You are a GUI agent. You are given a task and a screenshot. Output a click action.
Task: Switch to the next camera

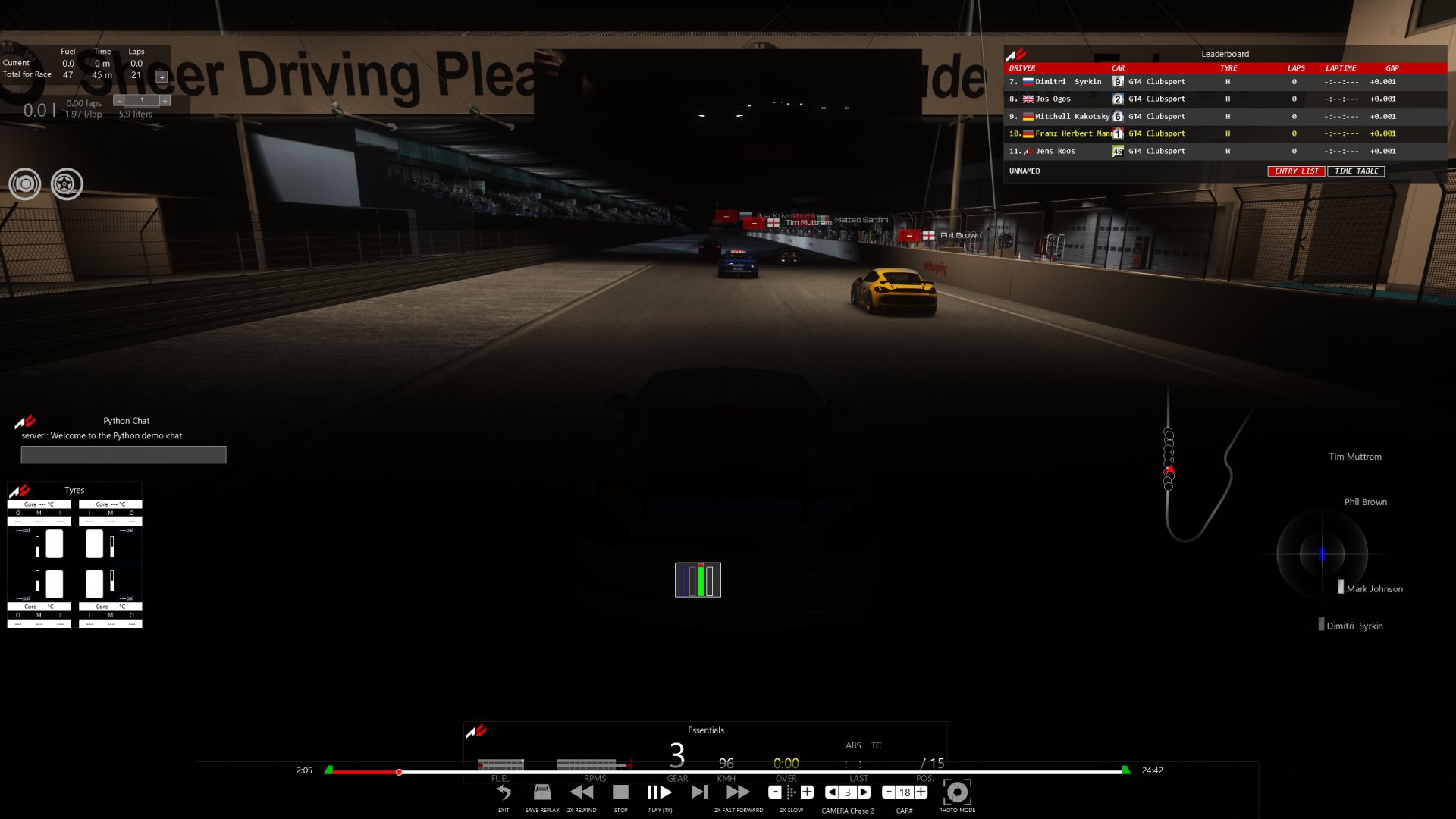(x=864, y=792)
